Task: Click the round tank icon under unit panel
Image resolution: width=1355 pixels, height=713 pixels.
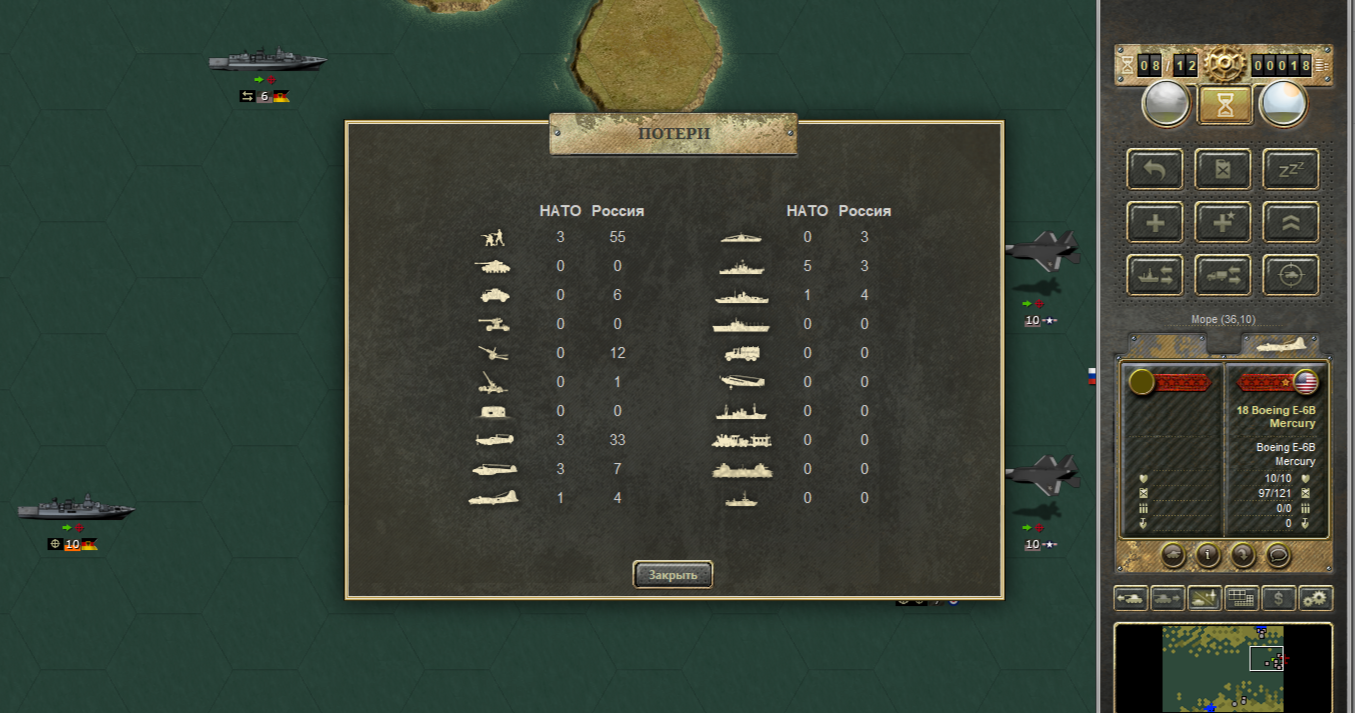Action: (1174, 553)
